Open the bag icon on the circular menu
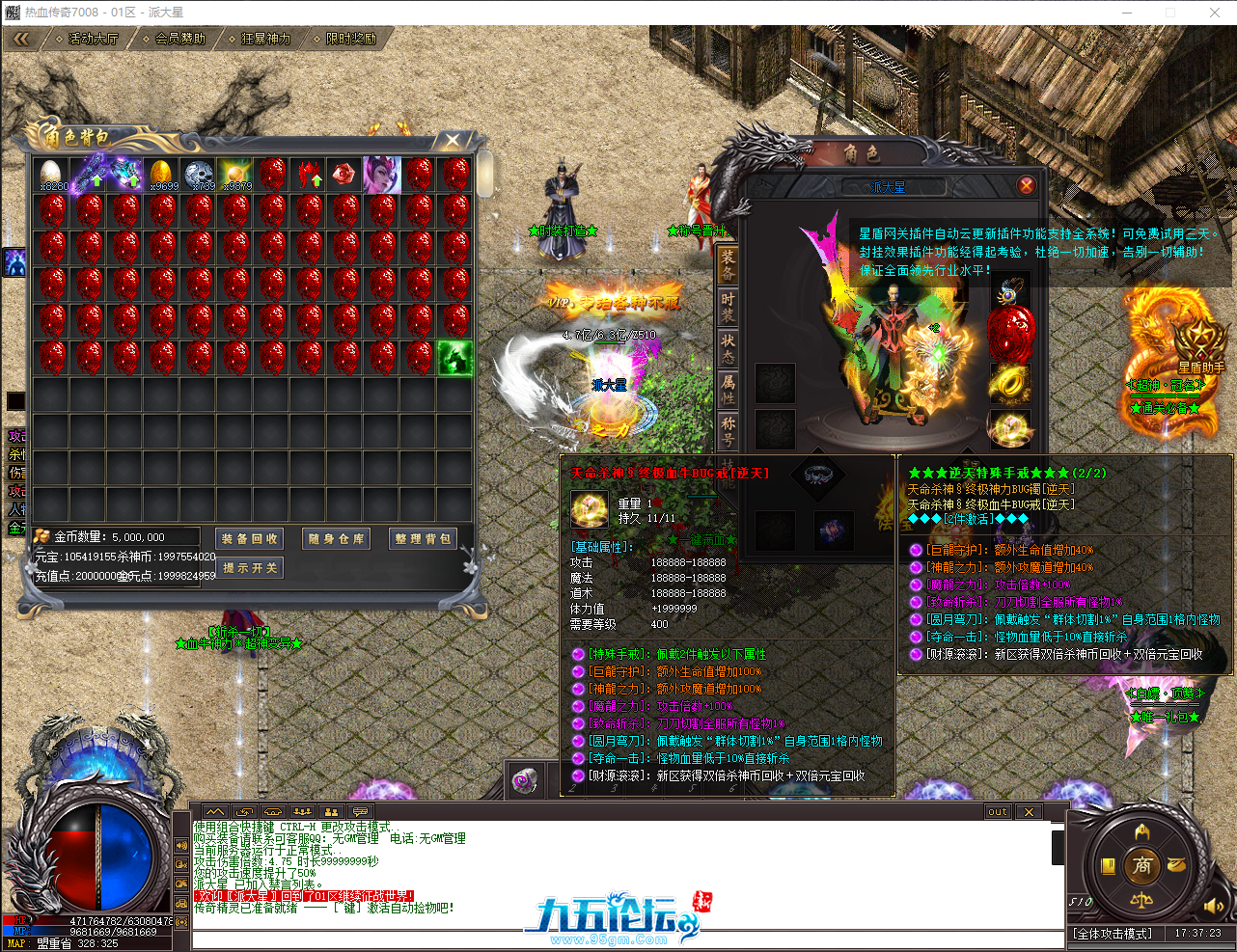Viewport: 1237px width, 952px height. click(x=1176, y=864)
